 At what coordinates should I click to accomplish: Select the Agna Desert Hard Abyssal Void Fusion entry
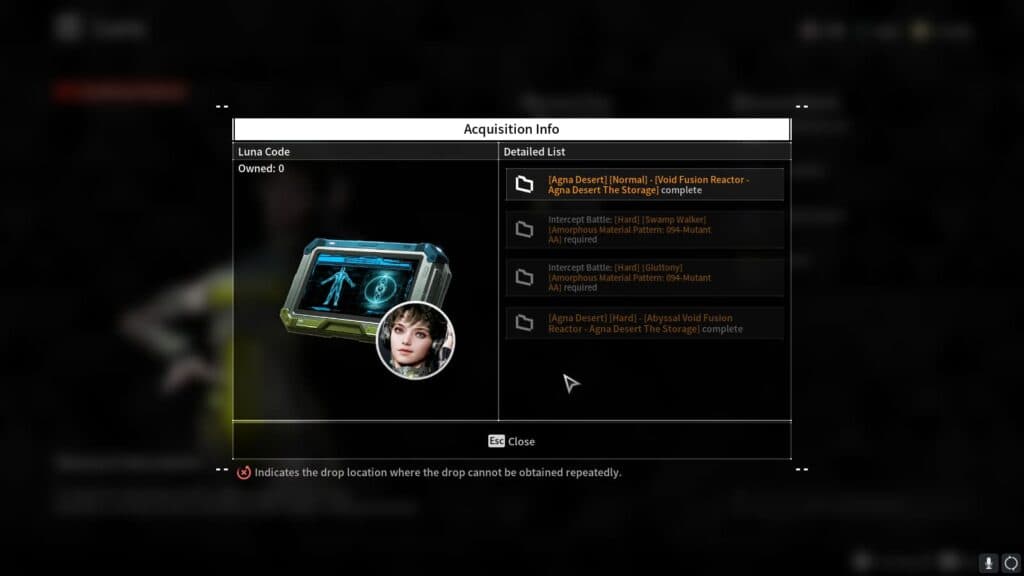tap(644, 323)
